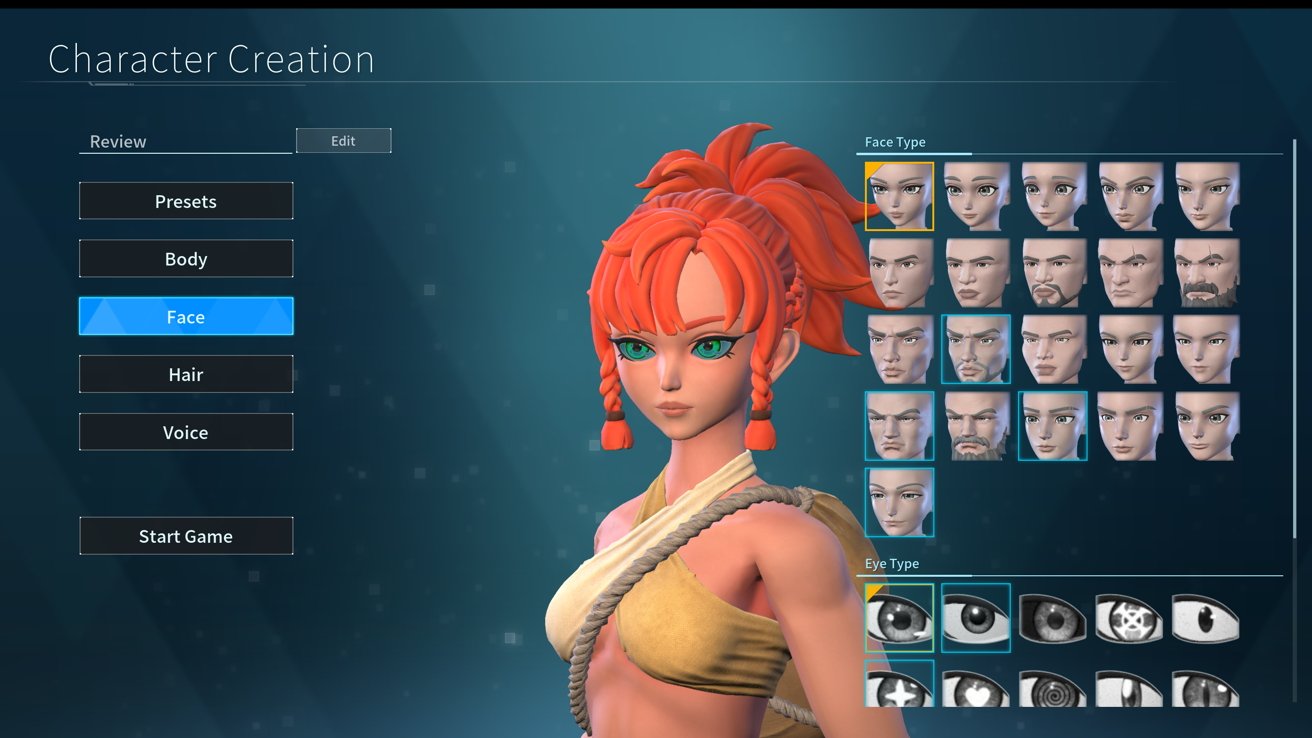
Task: Click the Edit button beside Review
Action: coord(343,141)
